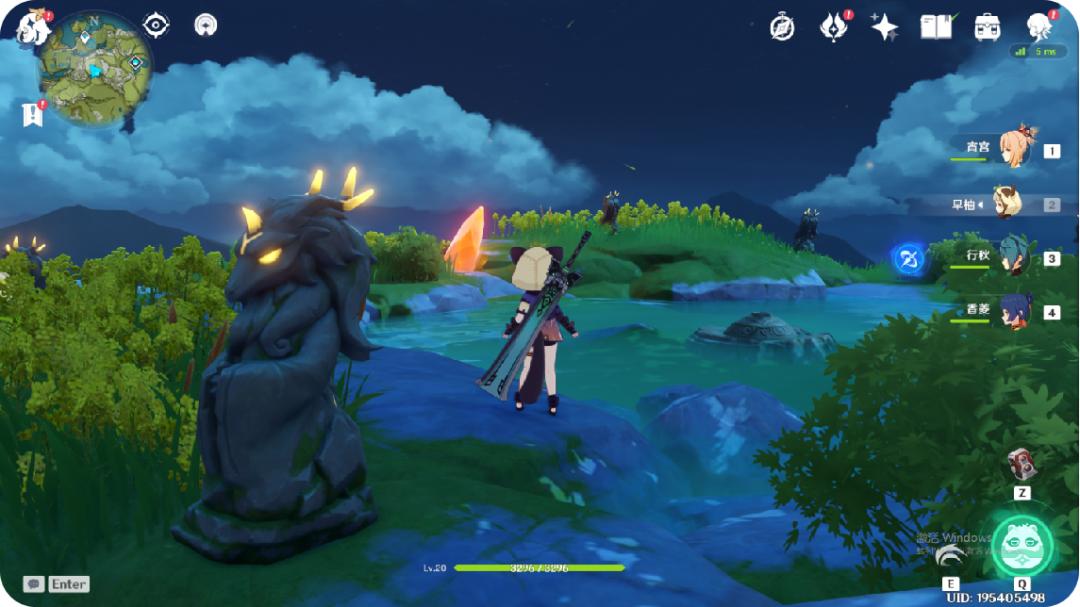Open the inventory backpack icon

[988, 27]
